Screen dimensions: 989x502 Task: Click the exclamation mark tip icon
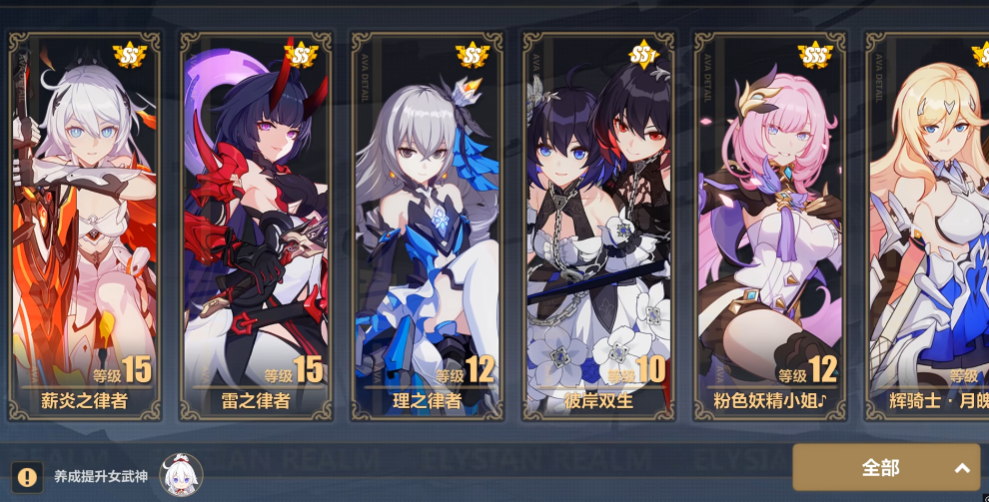tap(27, 476)
